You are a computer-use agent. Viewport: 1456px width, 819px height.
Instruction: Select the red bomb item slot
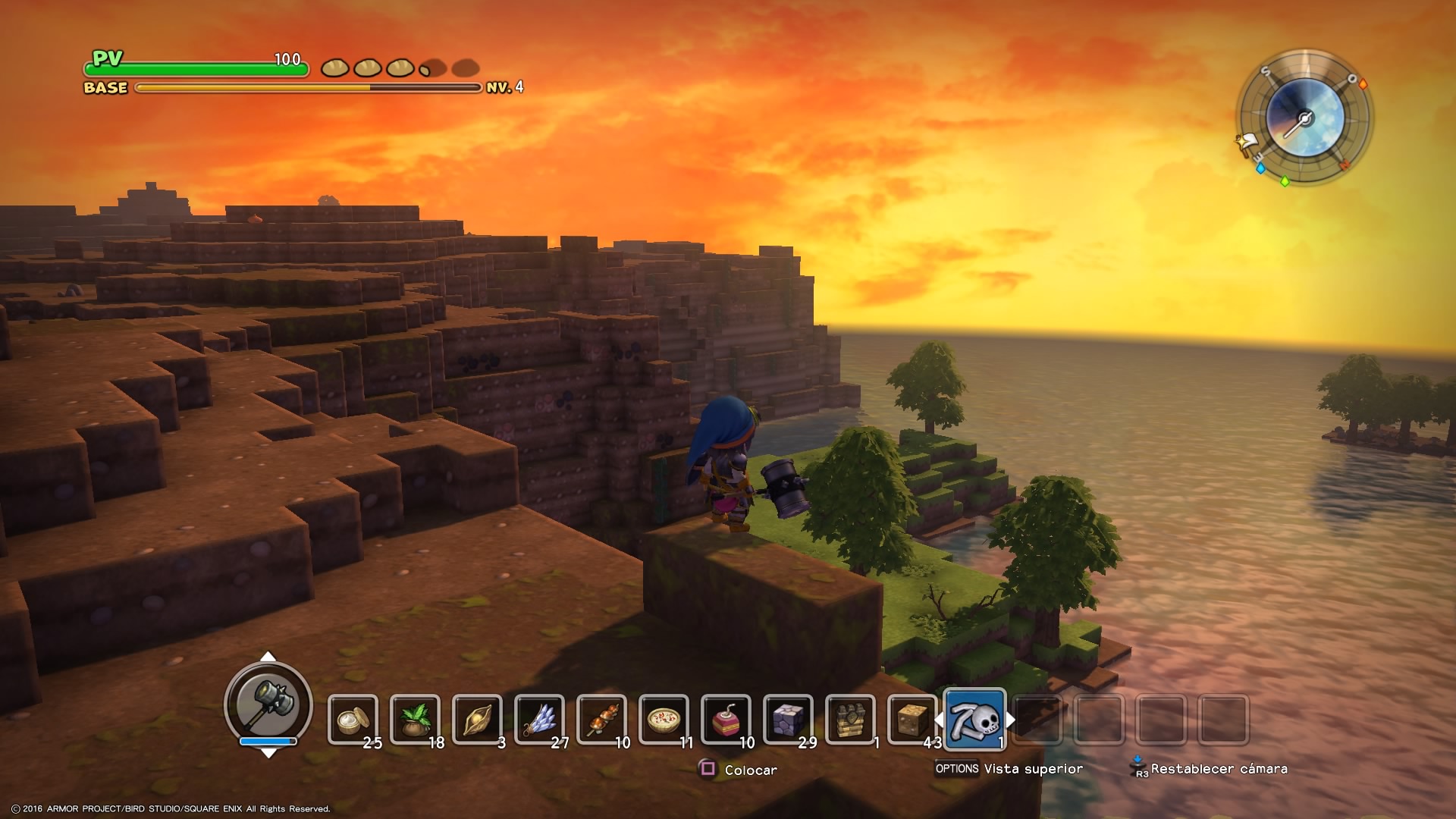pos(726,719)
